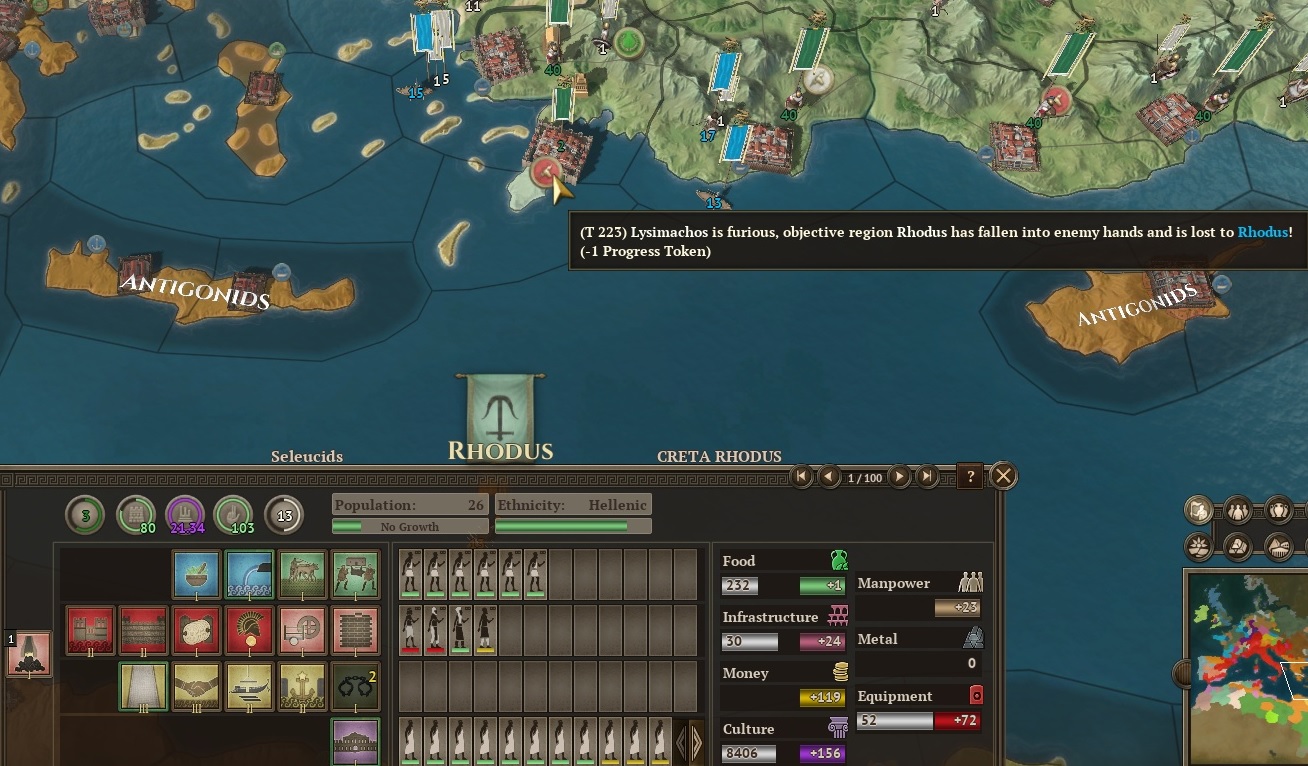This screenshot has width=1308, height=766.
Task: Click the blue Rhodus link in the event message
Action: click(x=1263, y=232)
